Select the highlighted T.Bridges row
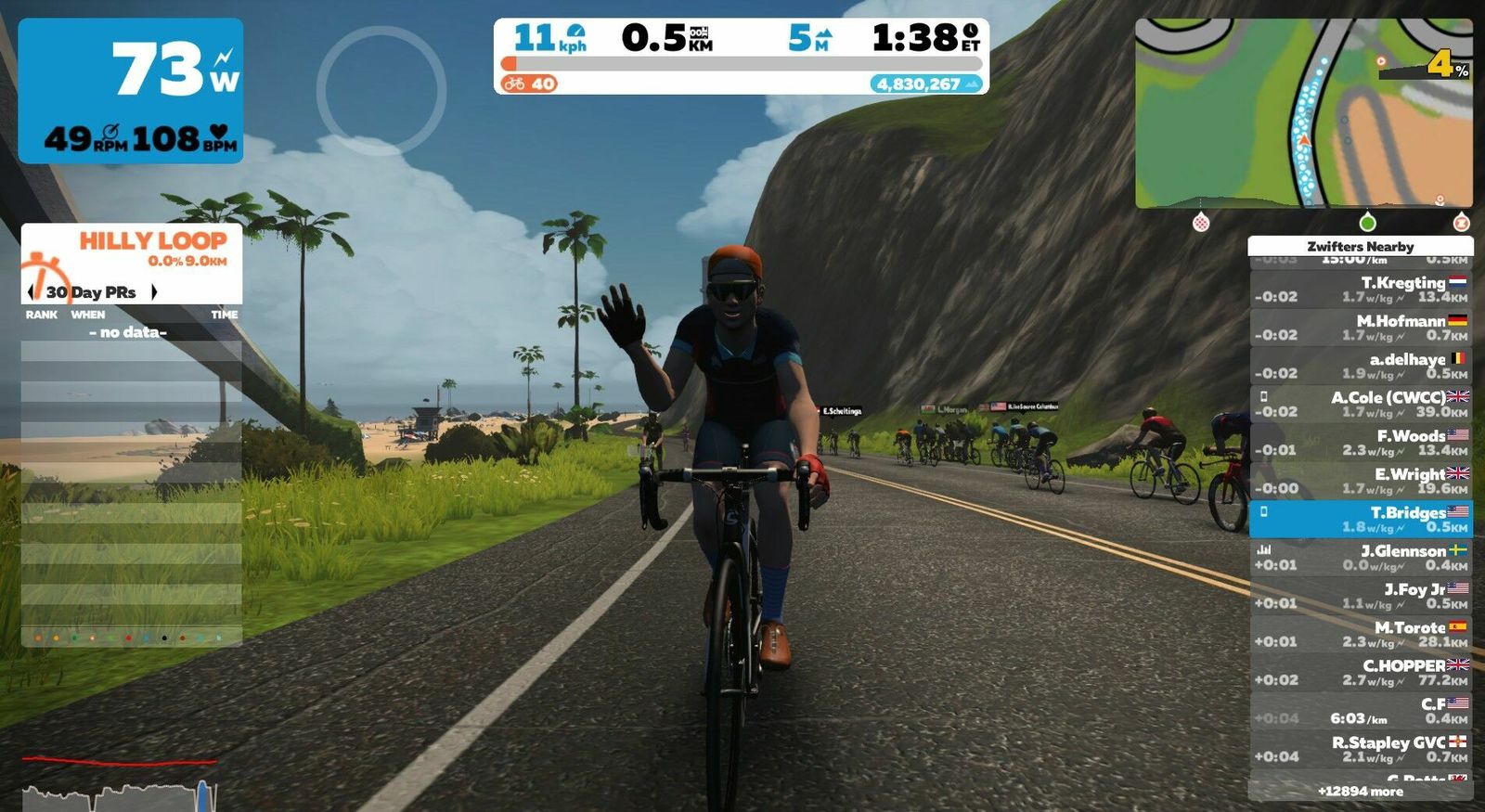 [x=1361, y=519]
